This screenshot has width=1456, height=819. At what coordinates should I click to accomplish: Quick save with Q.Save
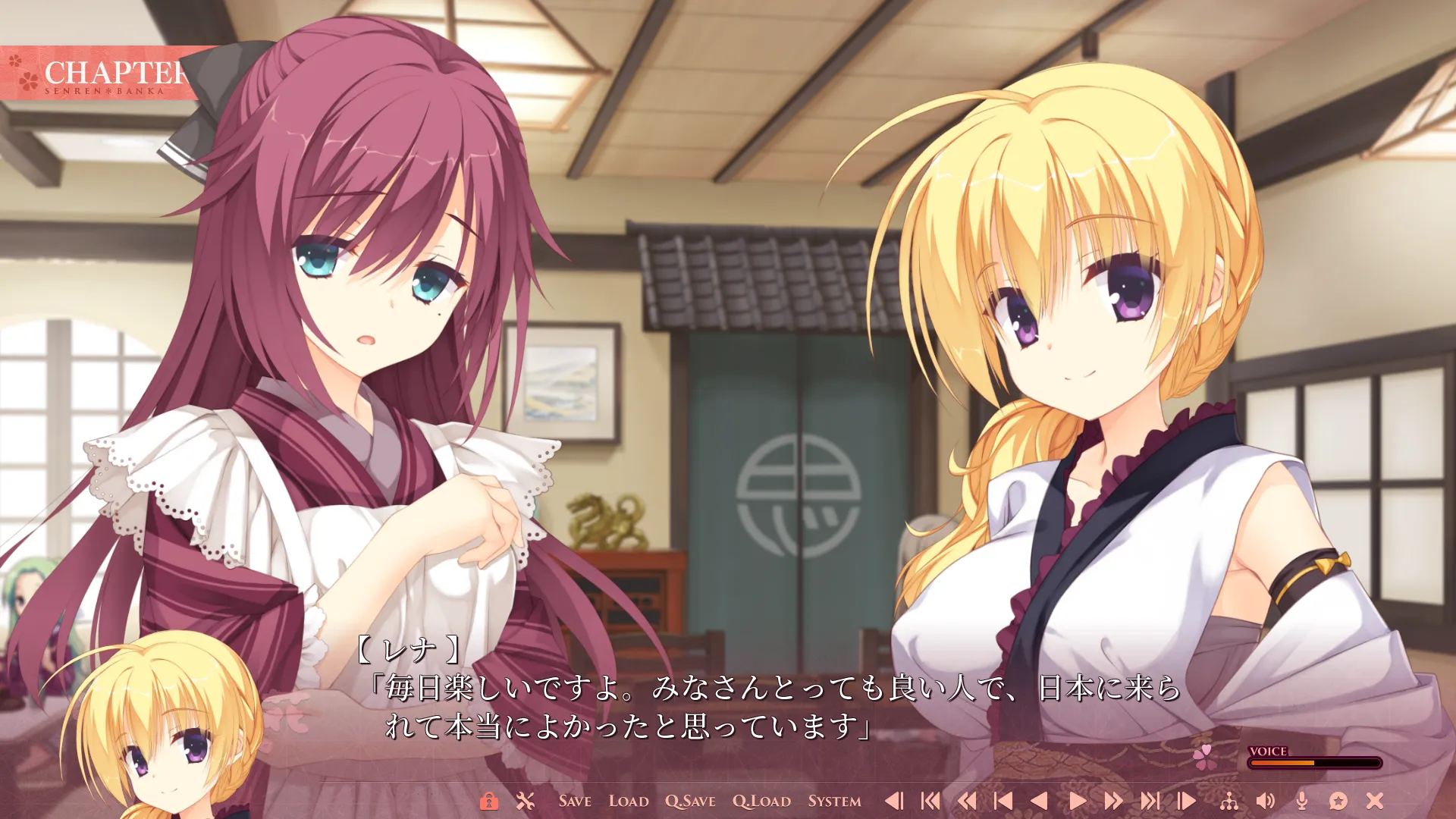coord(690,801)
